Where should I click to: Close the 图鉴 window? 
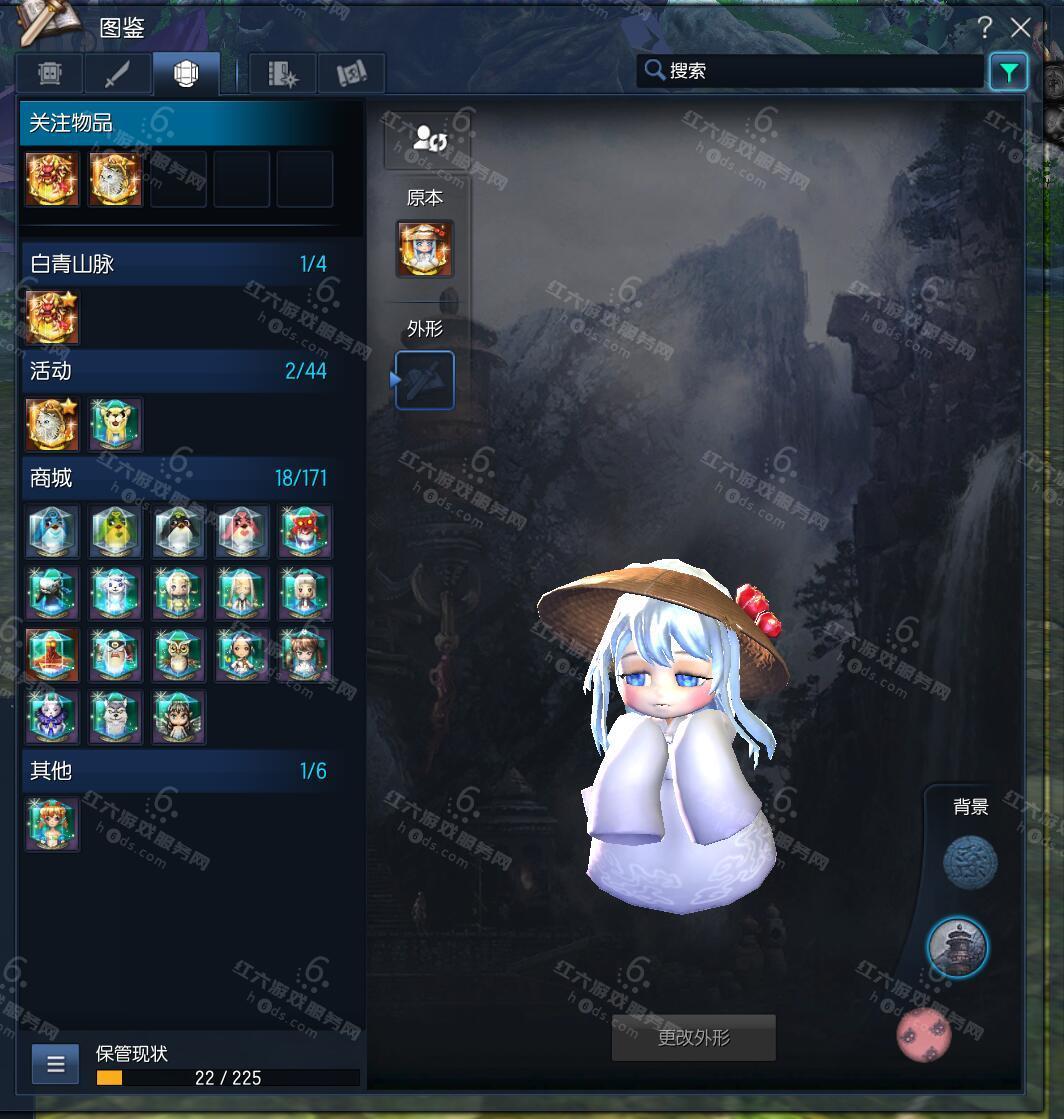[x=1020, y=27]
